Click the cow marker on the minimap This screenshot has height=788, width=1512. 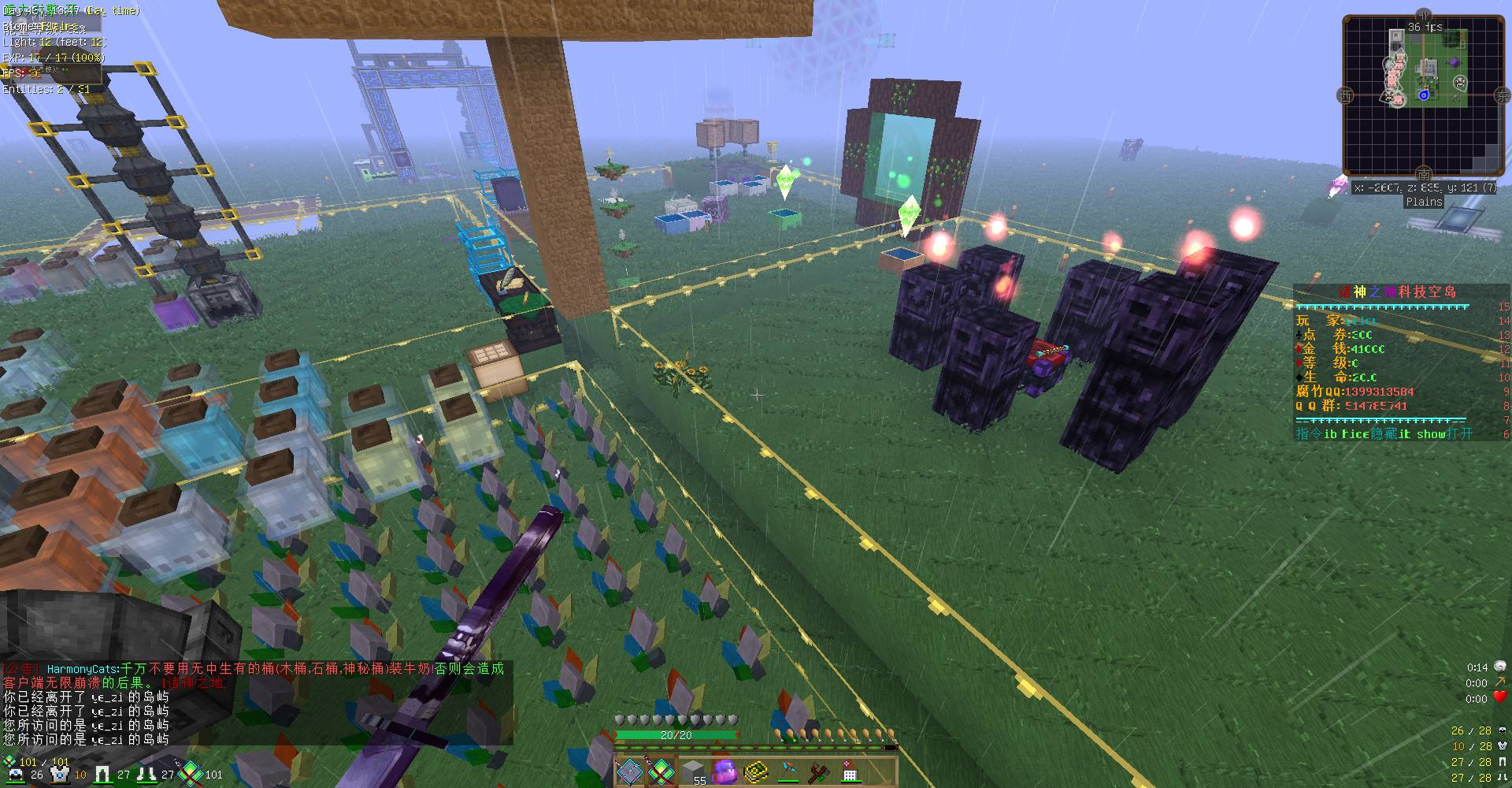coord(1460,81)
